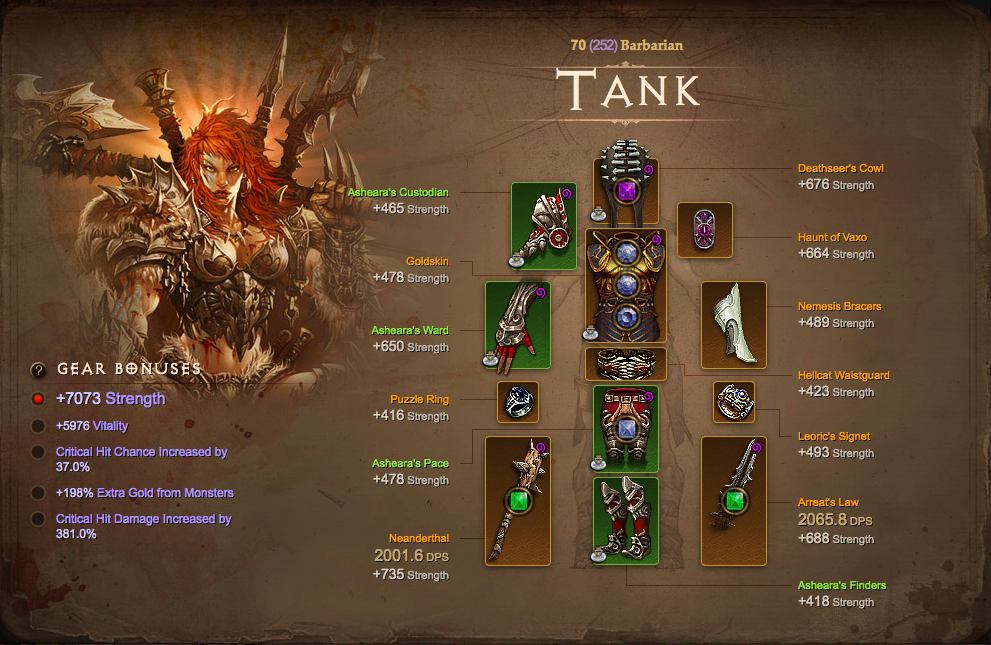Click the Arreat's Law off-hand weapon slot
Screen dimensions: 991x645
pos(733,501)
